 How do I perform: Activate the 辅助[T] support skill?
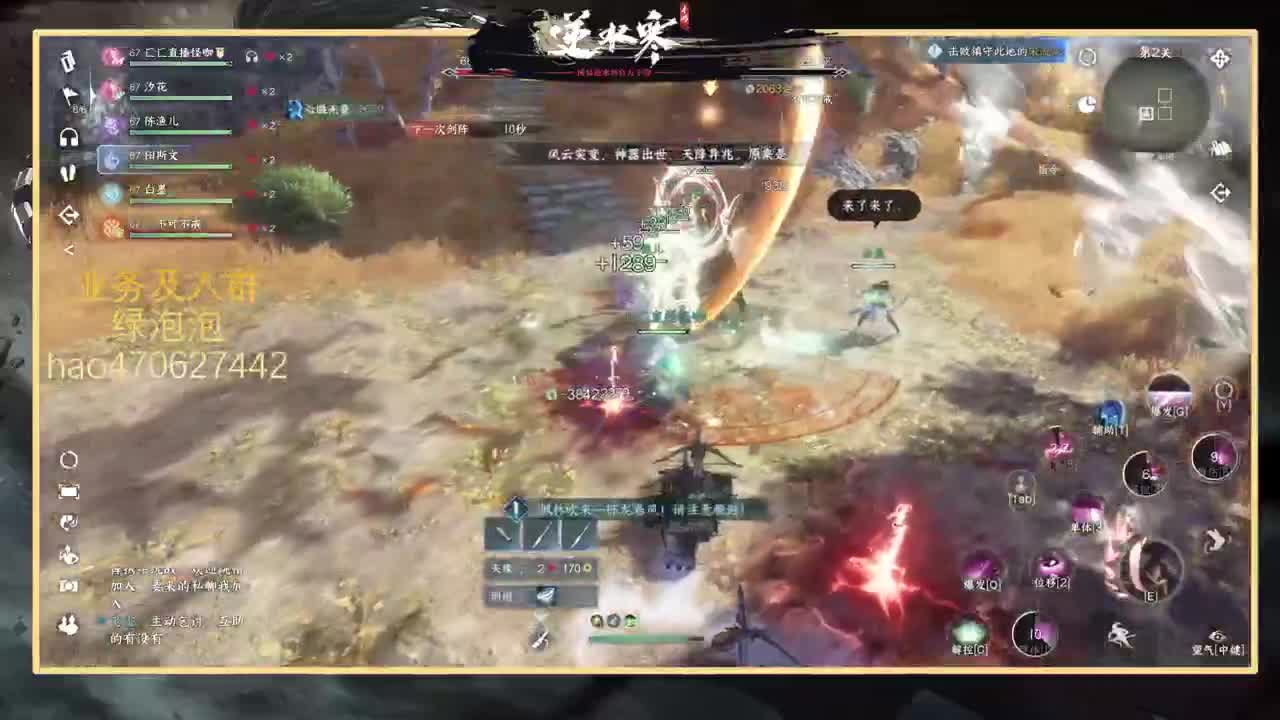pos(1110,412)
